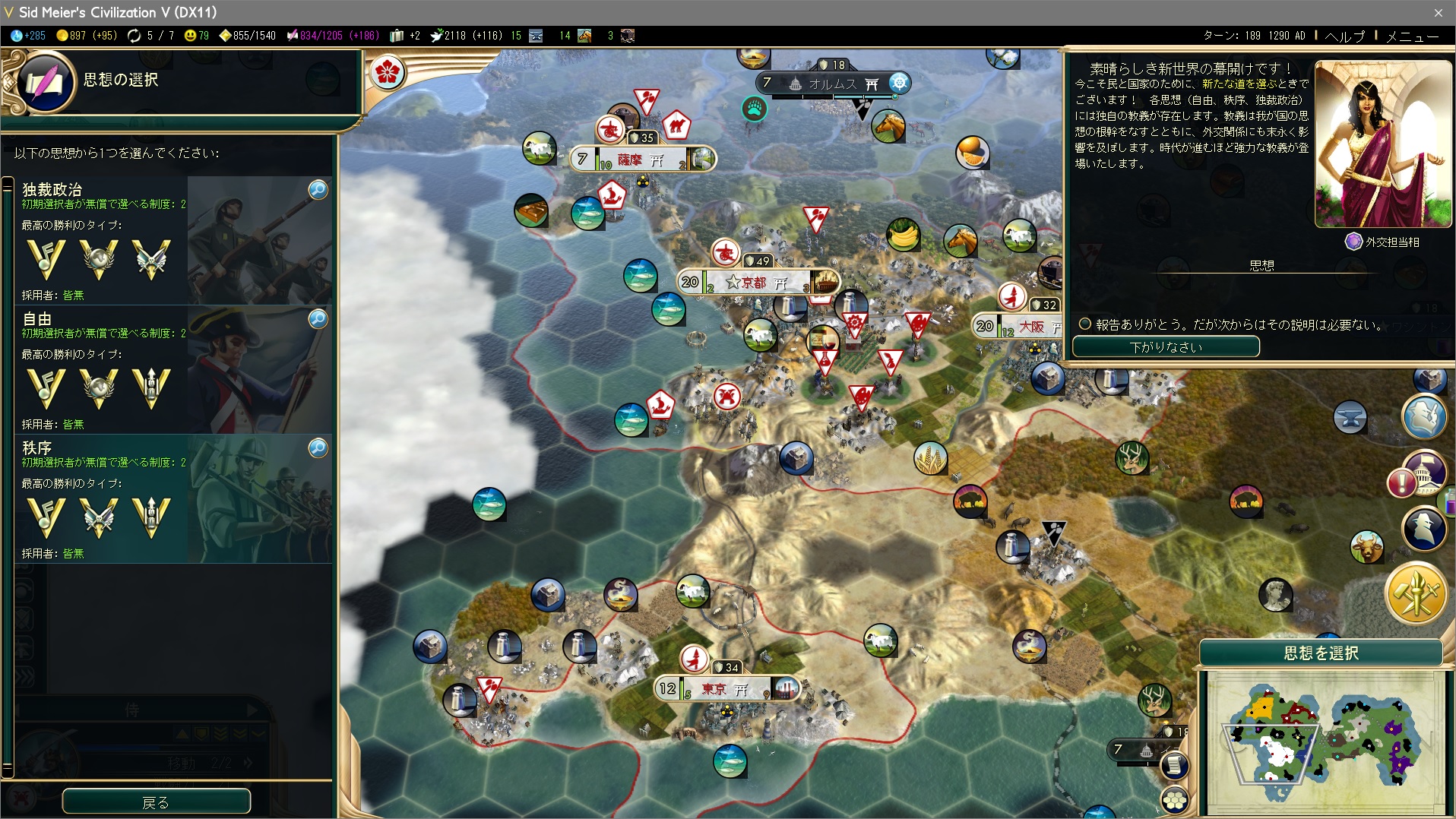Select the 薩摩 city banner
The image size is (1456, 819).
click(641, 160)
